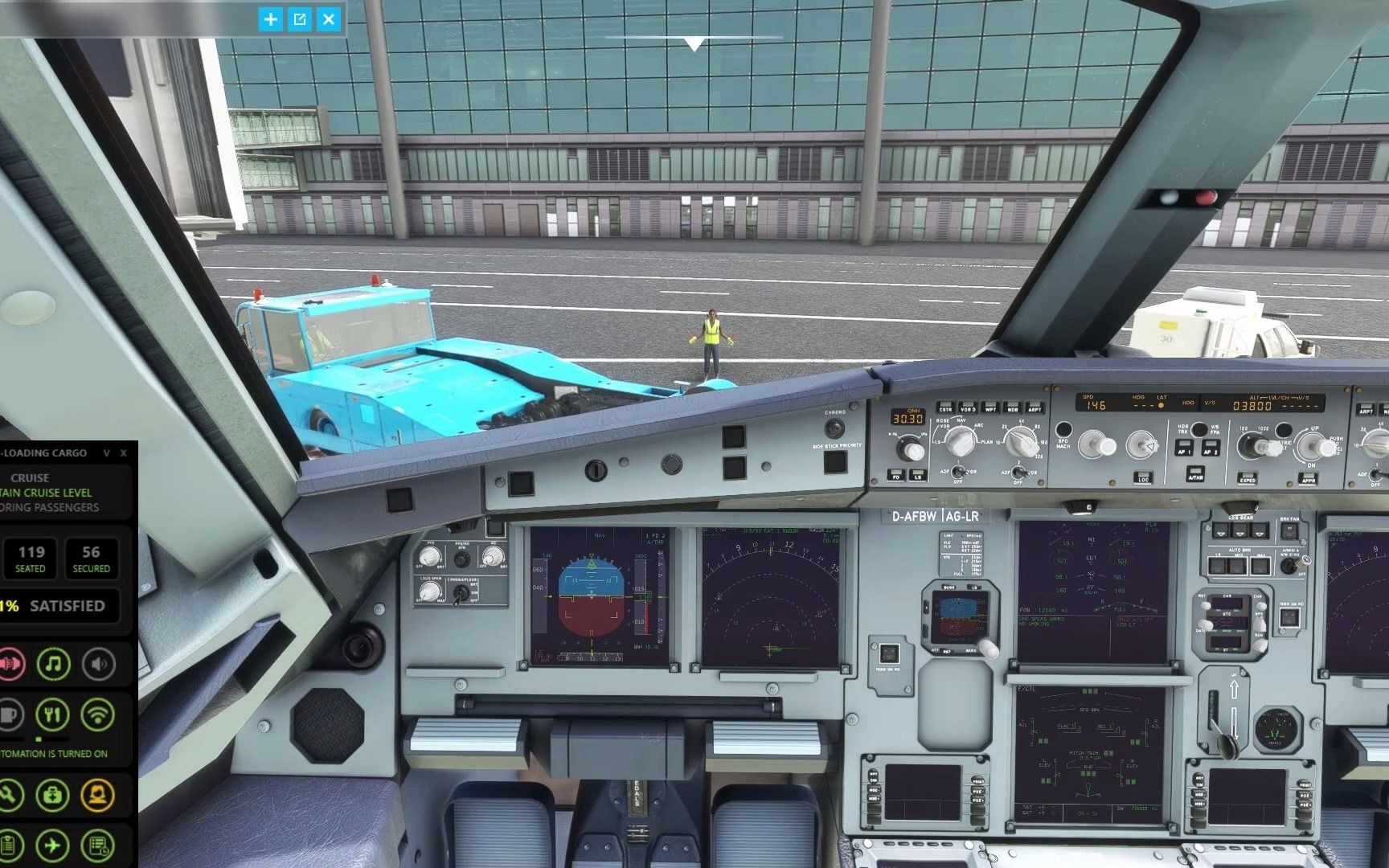Screen dimensions: 1389x868
Task: Adjust the automation slider below the meal icon
Action: coord(39,740)
